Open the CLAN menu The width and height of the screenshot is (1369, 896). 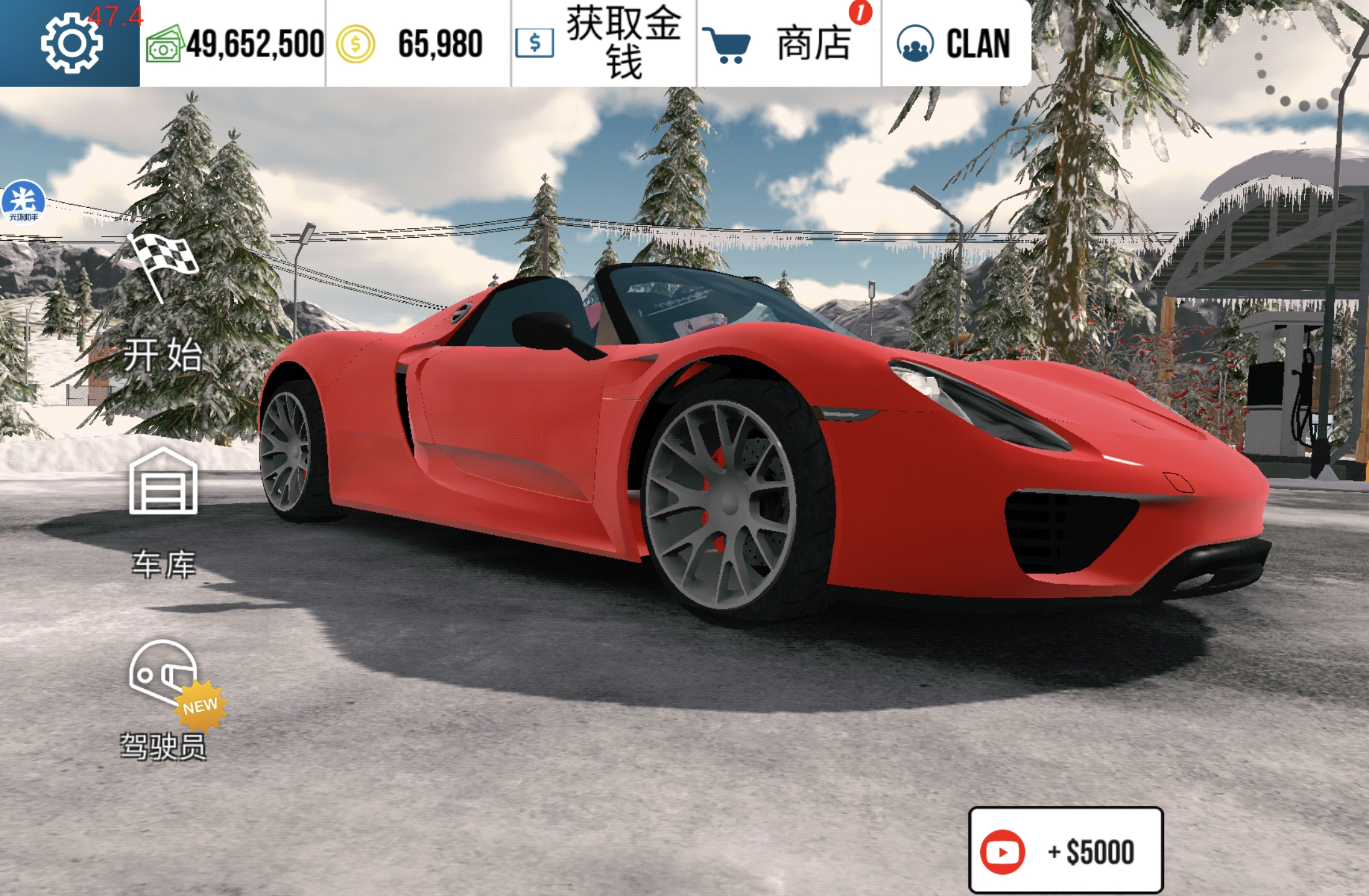tap(955, 44)
